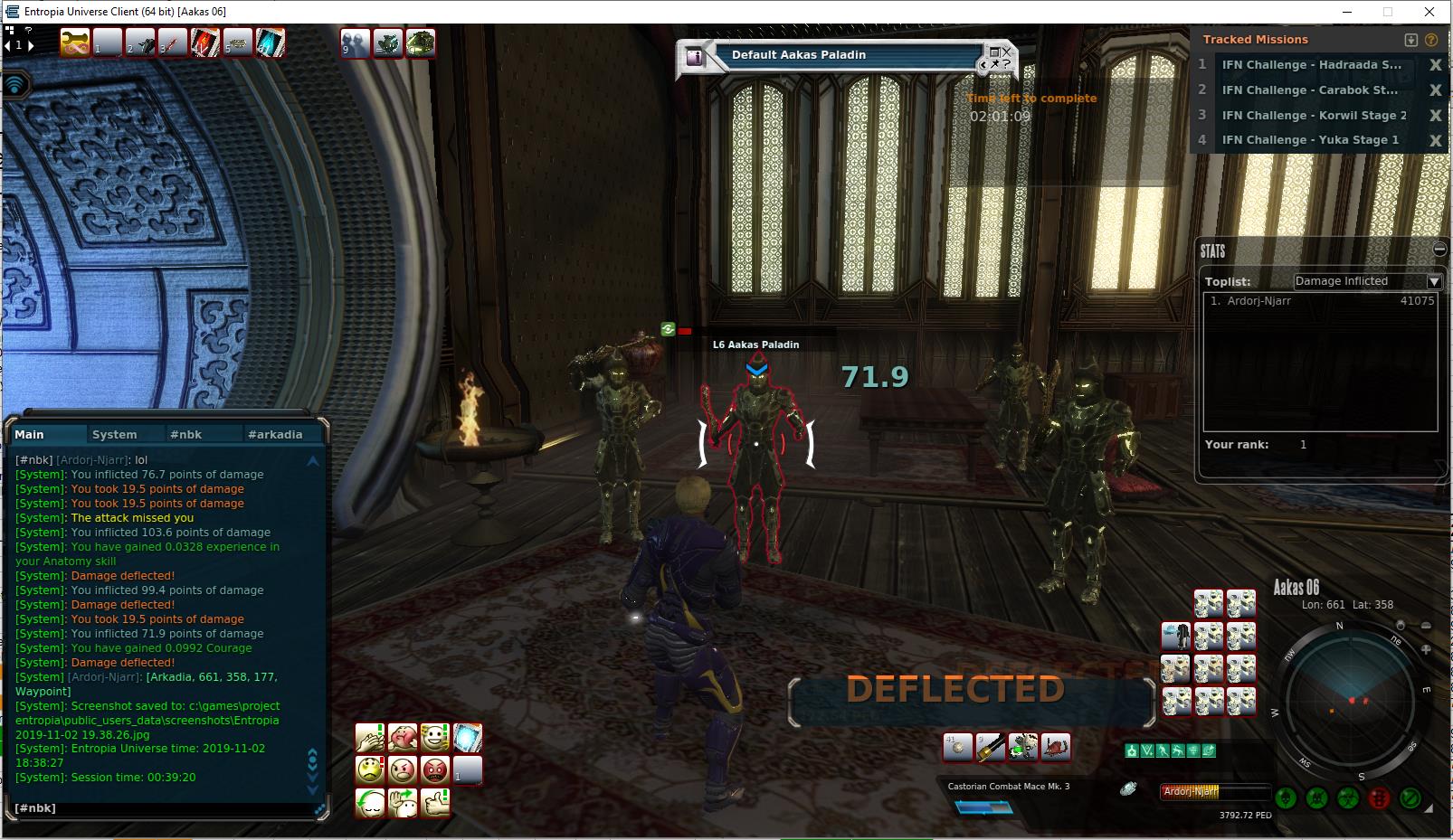The width and height of the screenshot is (1453, 840).
Task: Untrack the IFN Challenge Yuka Stage 1 mission
Action: [x=1435, y=140]
